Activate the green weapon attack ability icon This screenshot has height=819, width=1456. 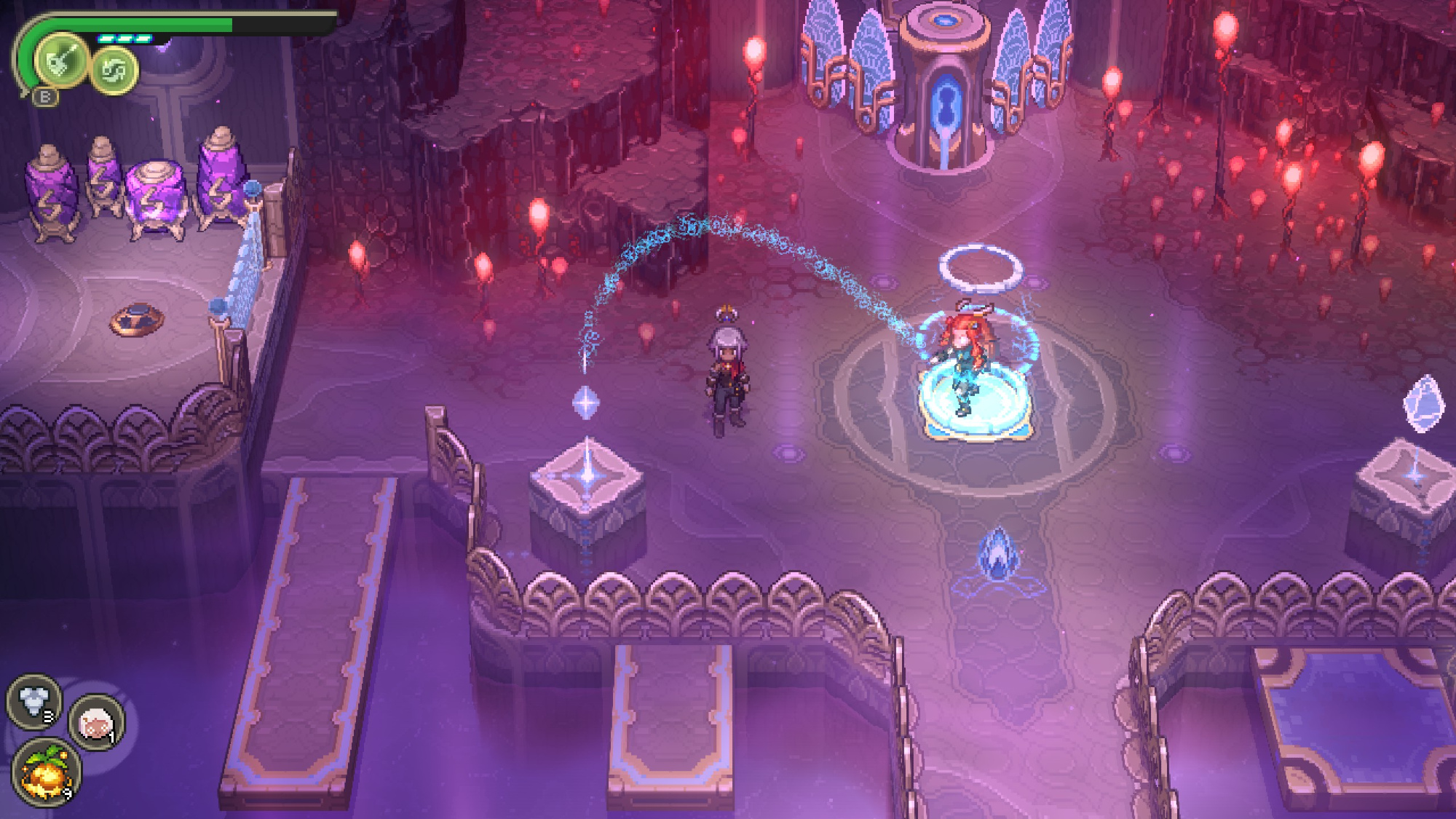click(62, 60)
